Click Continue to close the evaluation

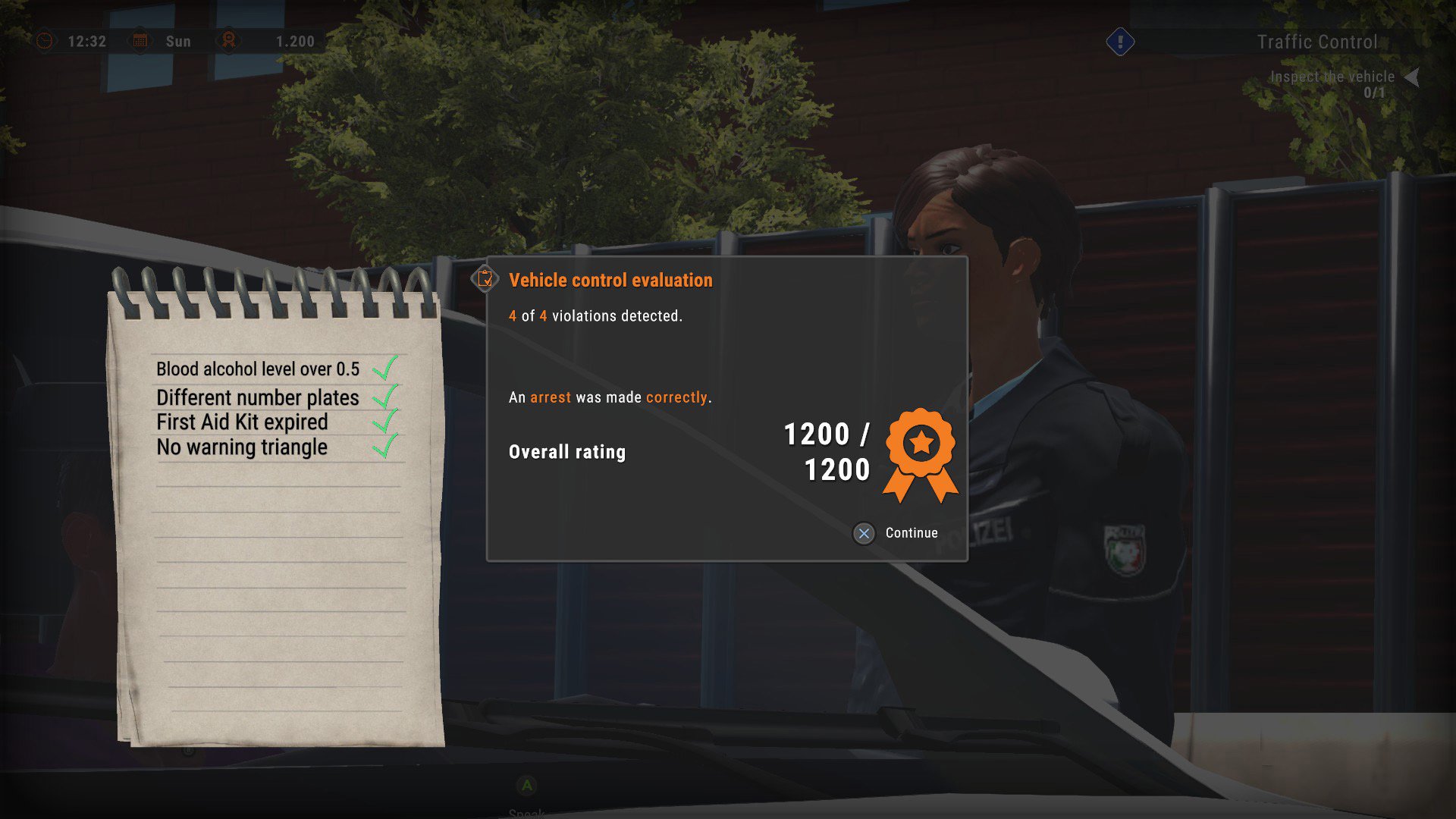tap(910, 533)
